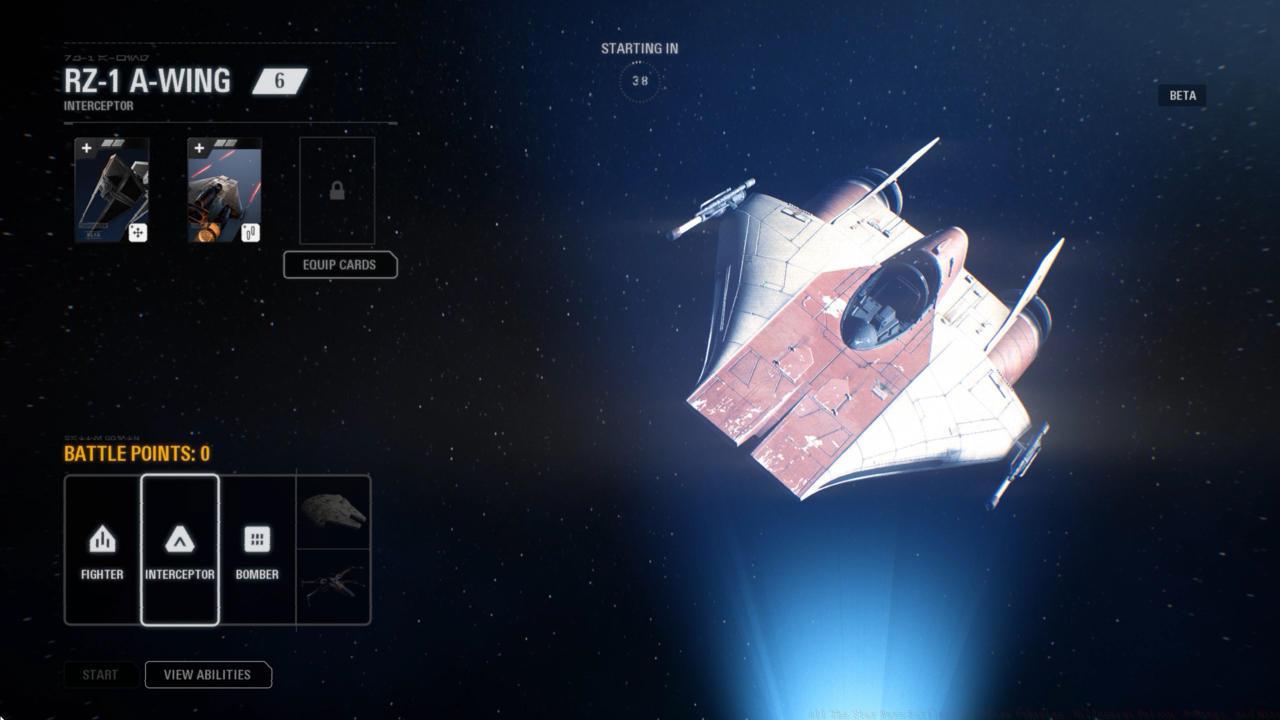
Task: Click the lock icon on the empty card slot
Action: (336, 190)
